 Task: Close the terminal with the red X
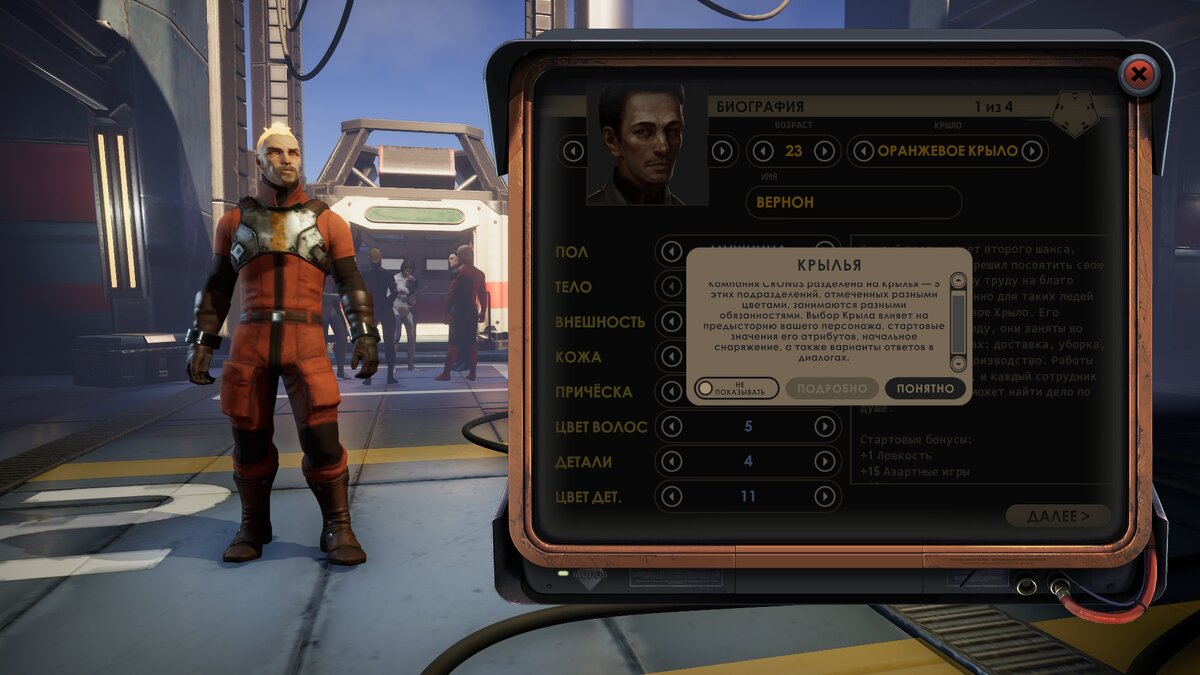1137,74
